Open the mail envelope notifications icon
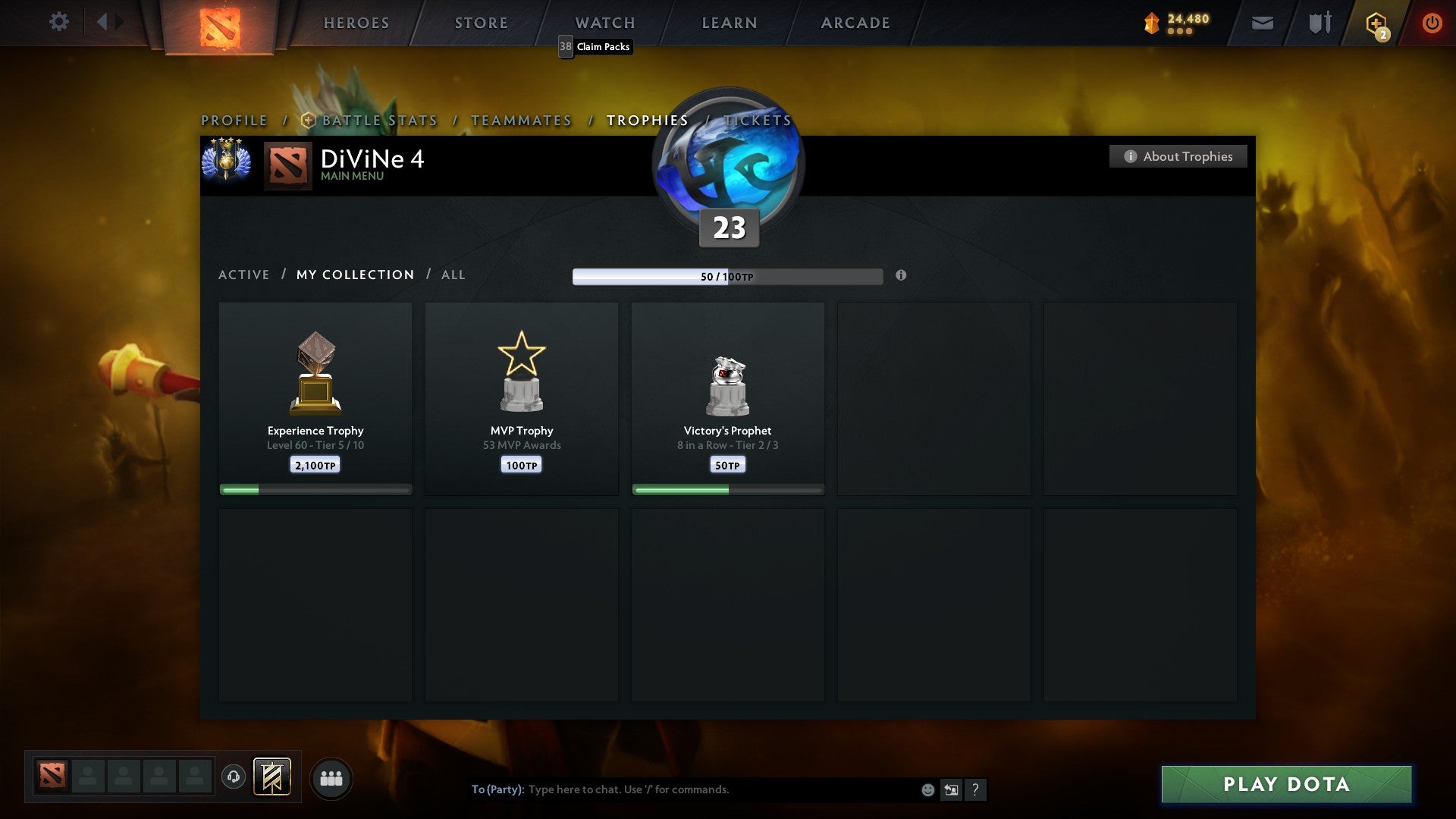The width and height of the screenshot is (1456, 819). pyautogui.click(x=1263, y=22)
